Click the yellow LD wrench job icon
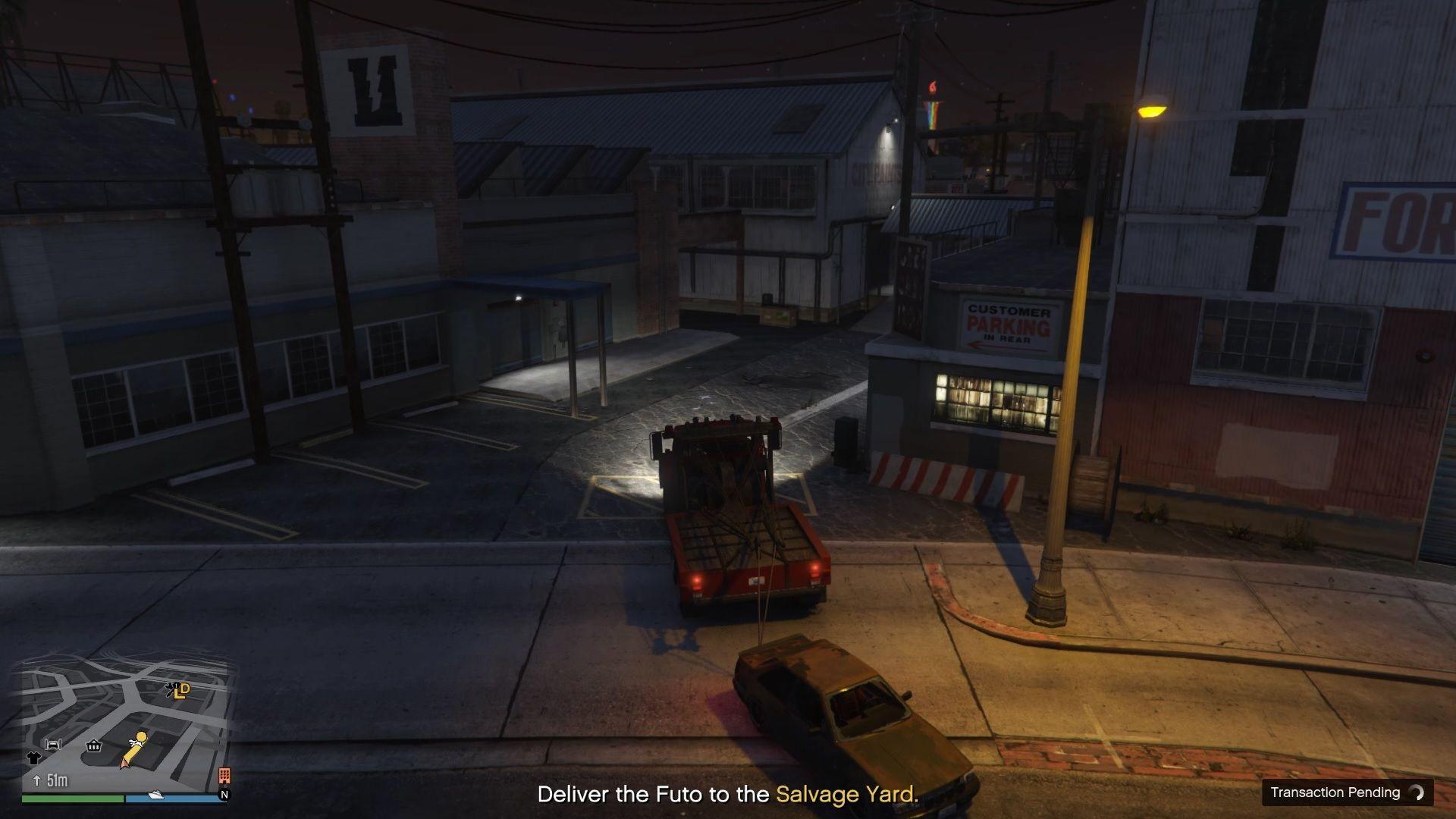The width and height of the screenshot is (1456, 819). coord(179,691)
